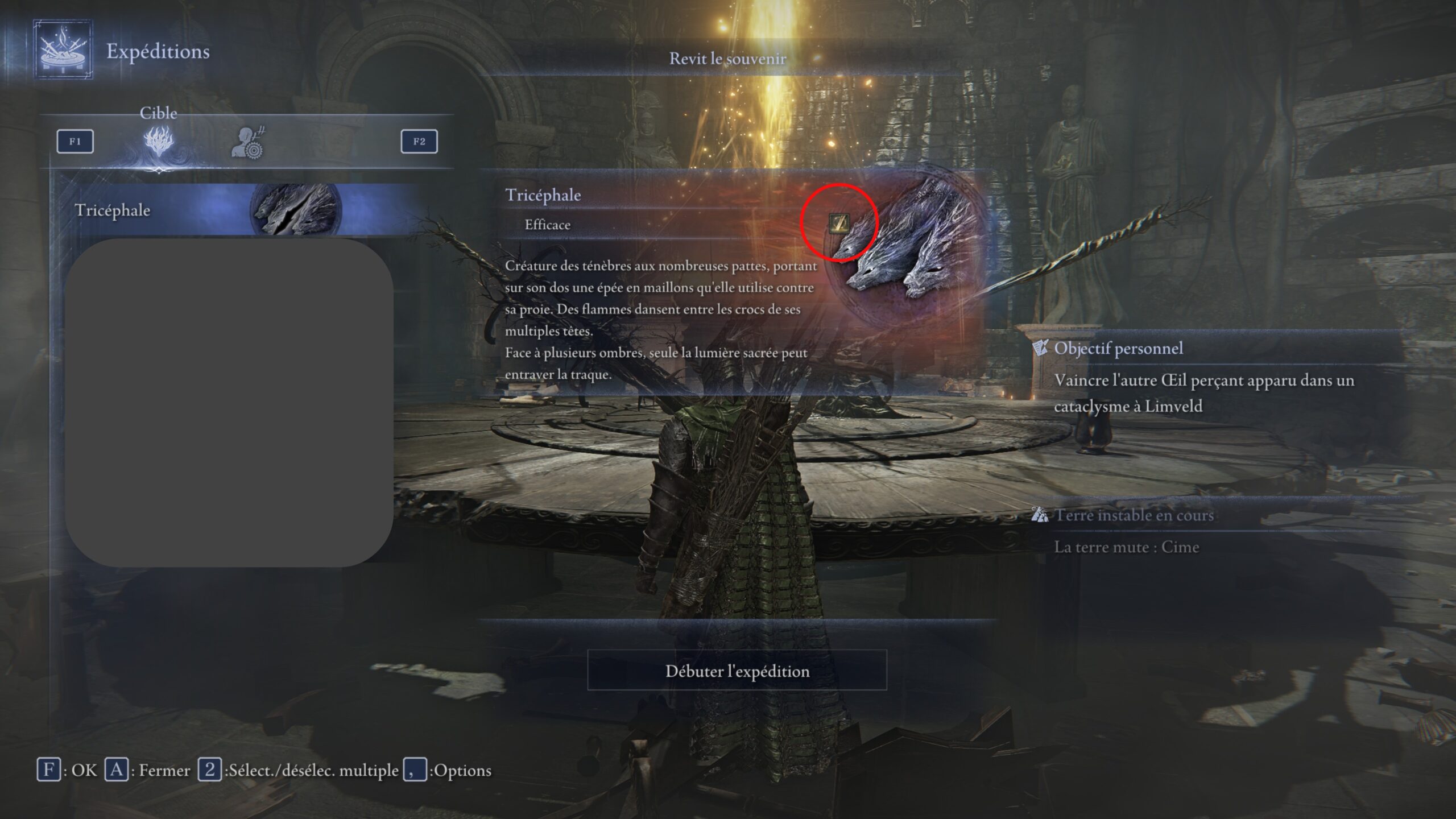
Task: Start the expedition with Débuter l'expédition
Action: point(737,671)
